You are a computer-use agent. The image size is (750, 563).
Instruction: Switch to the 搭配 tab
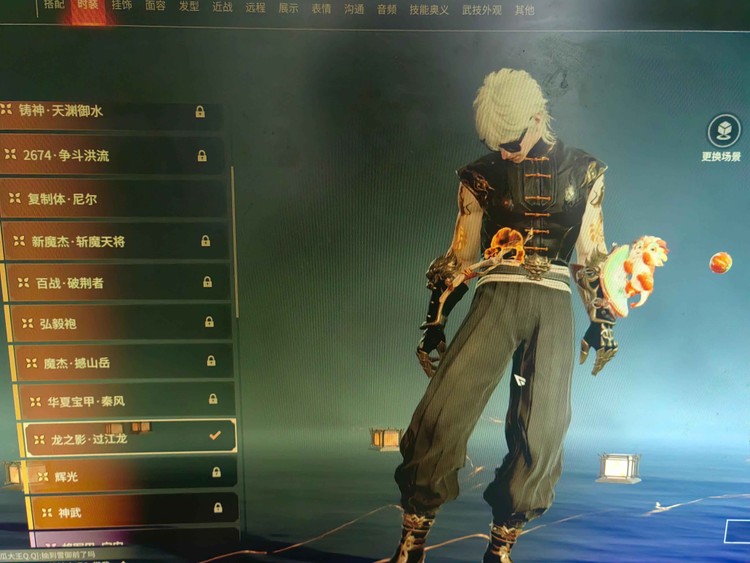coord(54,8)
